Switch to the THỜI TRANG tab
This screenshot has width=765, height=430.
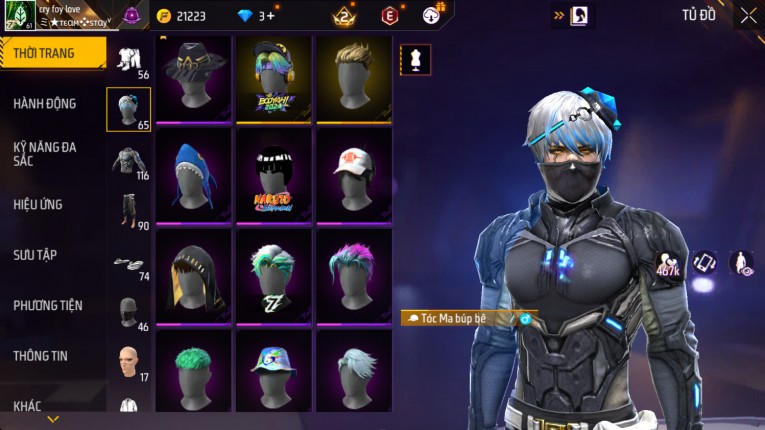click(x=50, y=53)
